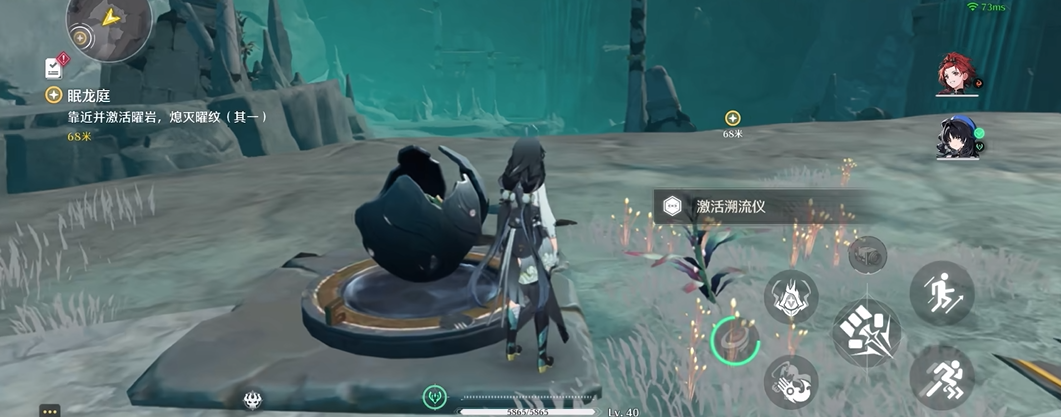Open the circular minimap
This screenshot has height=417, width=1061.
(108, 22)
